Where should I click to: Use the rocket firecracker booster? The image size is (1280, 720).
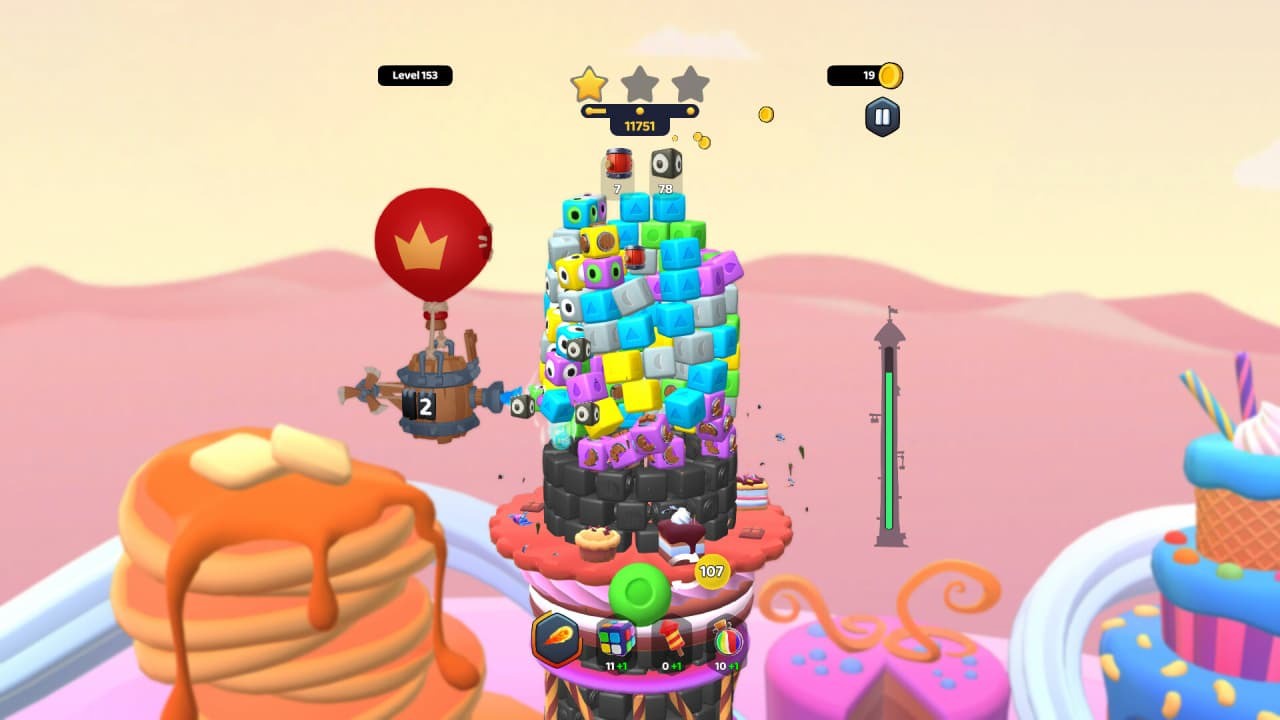[672, 638]
